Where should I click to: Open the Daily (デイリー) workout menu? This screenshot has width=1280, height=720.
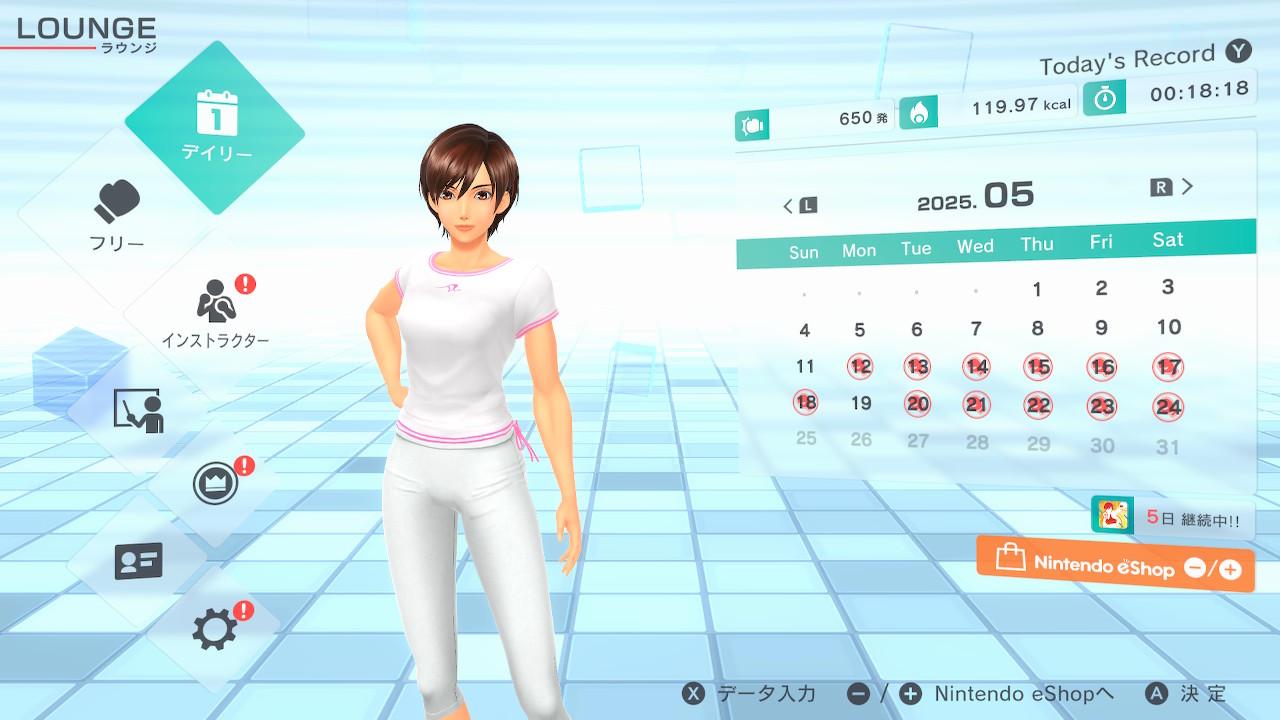coord(215,127)
